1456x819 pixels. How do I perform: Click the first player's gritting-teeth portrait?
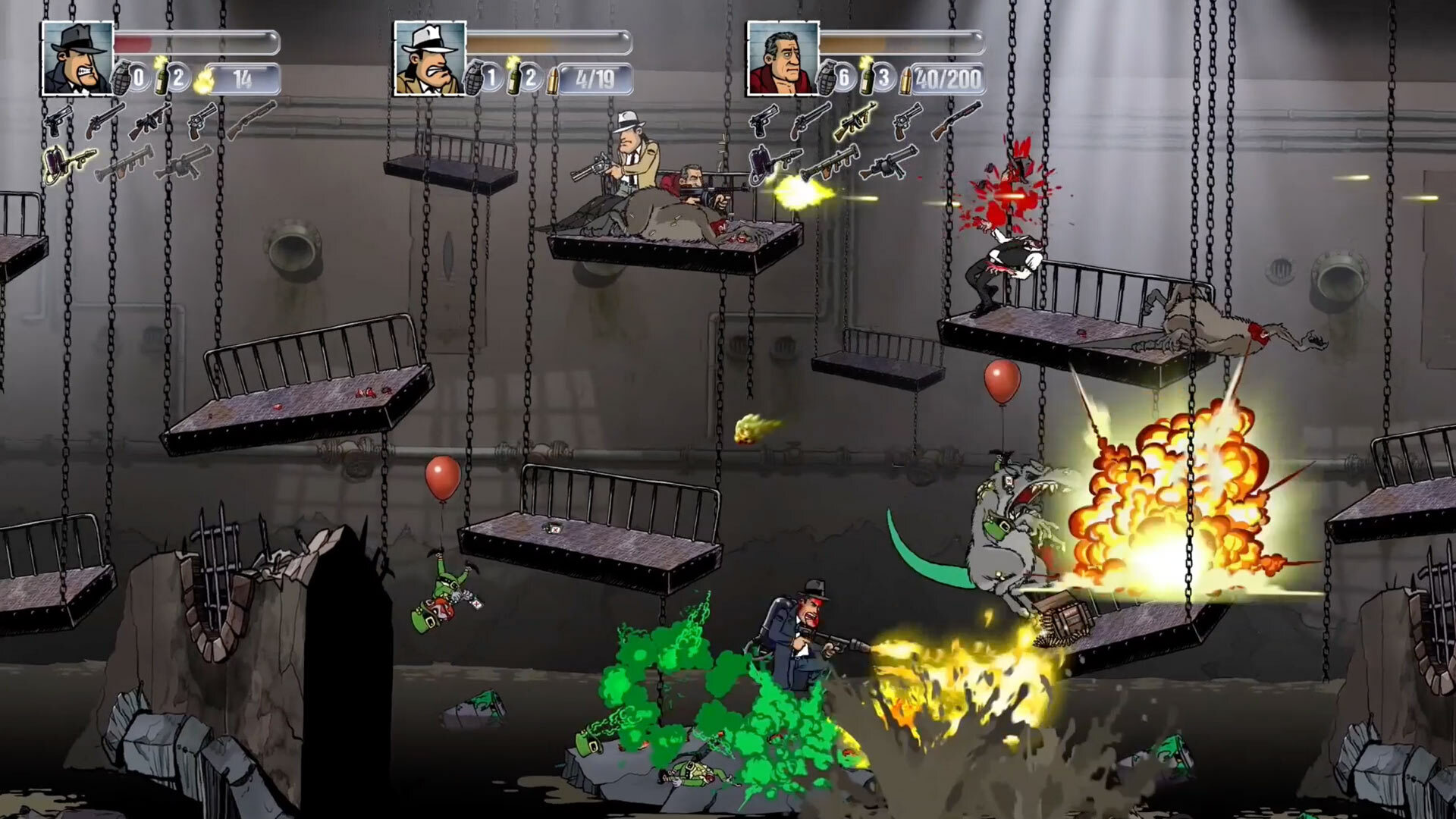(x=76, y=57)
